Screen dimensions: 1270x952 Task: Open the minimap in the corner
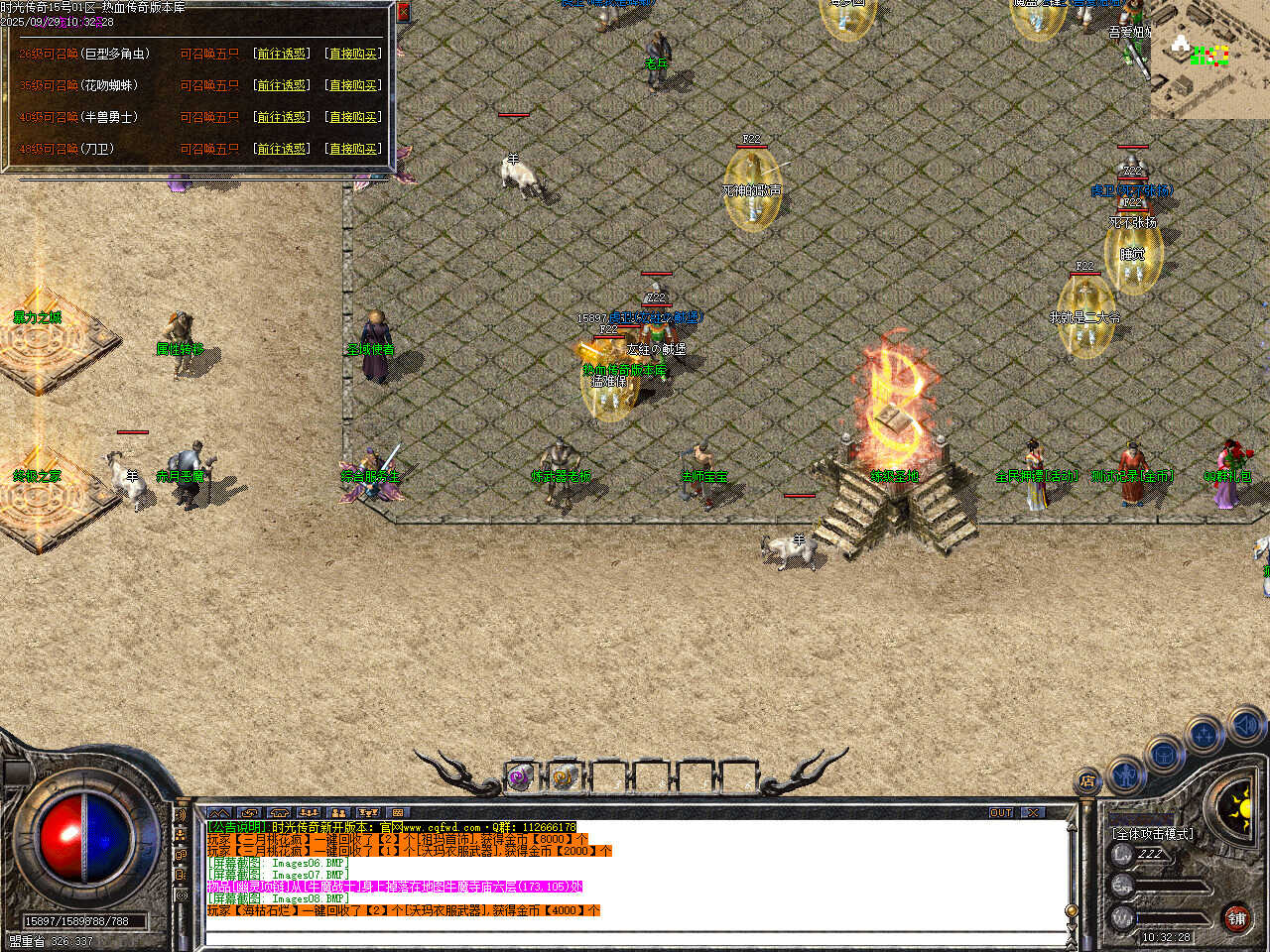pos(1210,58)
